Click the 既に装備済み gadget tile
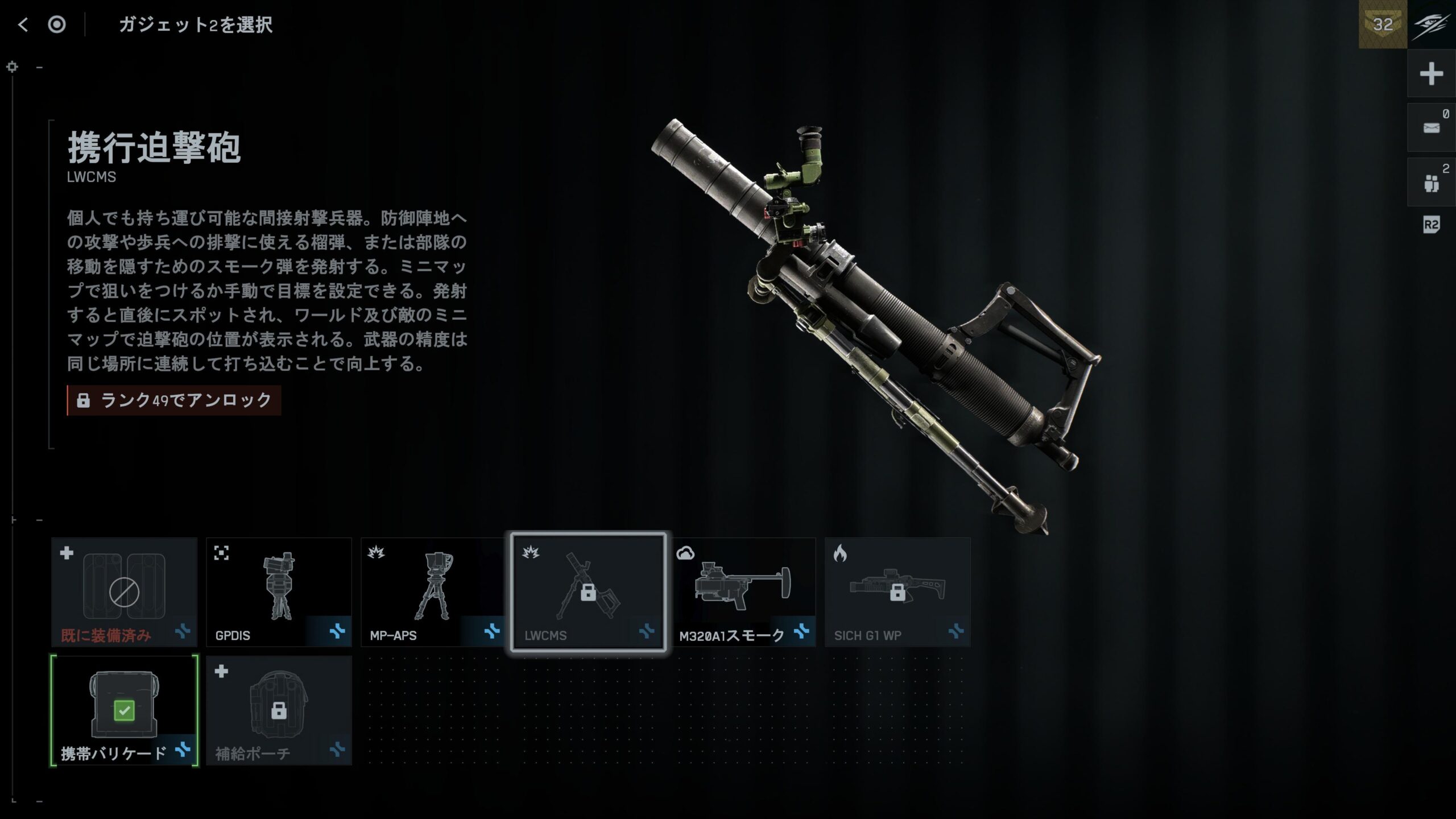The width and height of the screenshot is (1456, 819). (x=124, y=591)
